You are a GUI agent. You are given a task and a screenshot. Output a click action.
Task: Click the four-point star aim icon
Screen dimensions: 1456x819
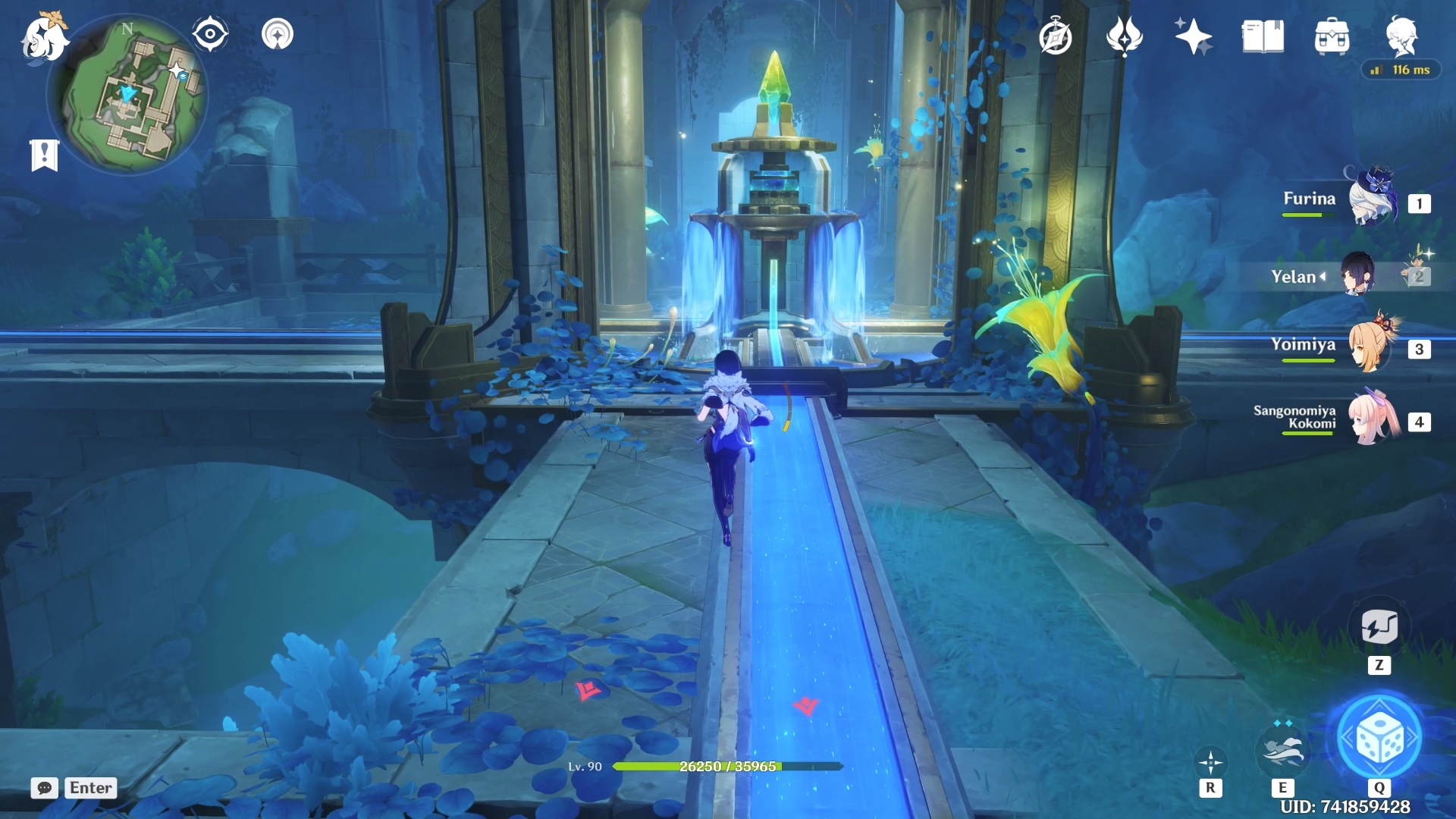click(1210, 762)
